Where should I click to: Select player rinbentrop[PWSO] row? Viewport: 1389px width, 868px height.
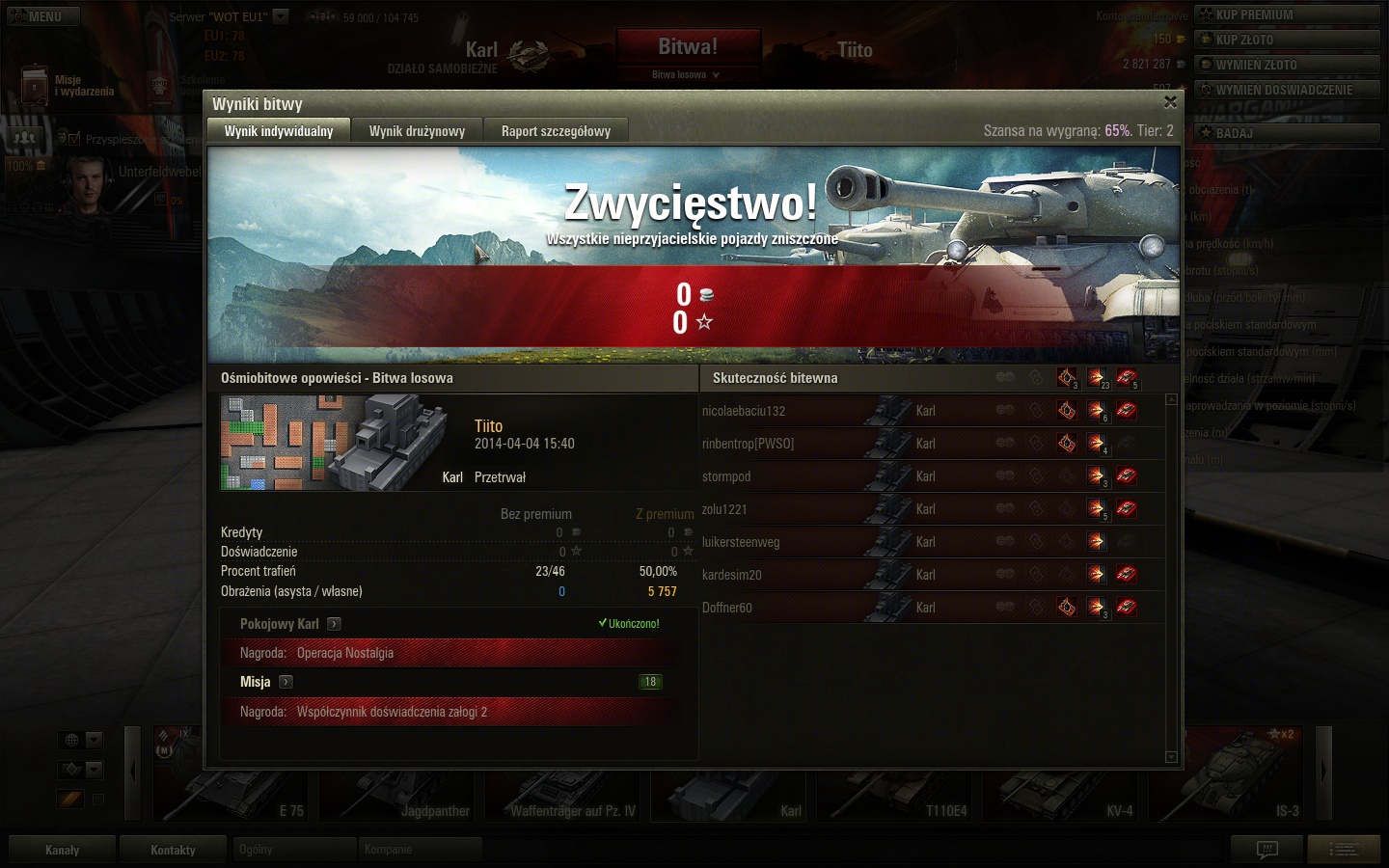tap(749, 444)
